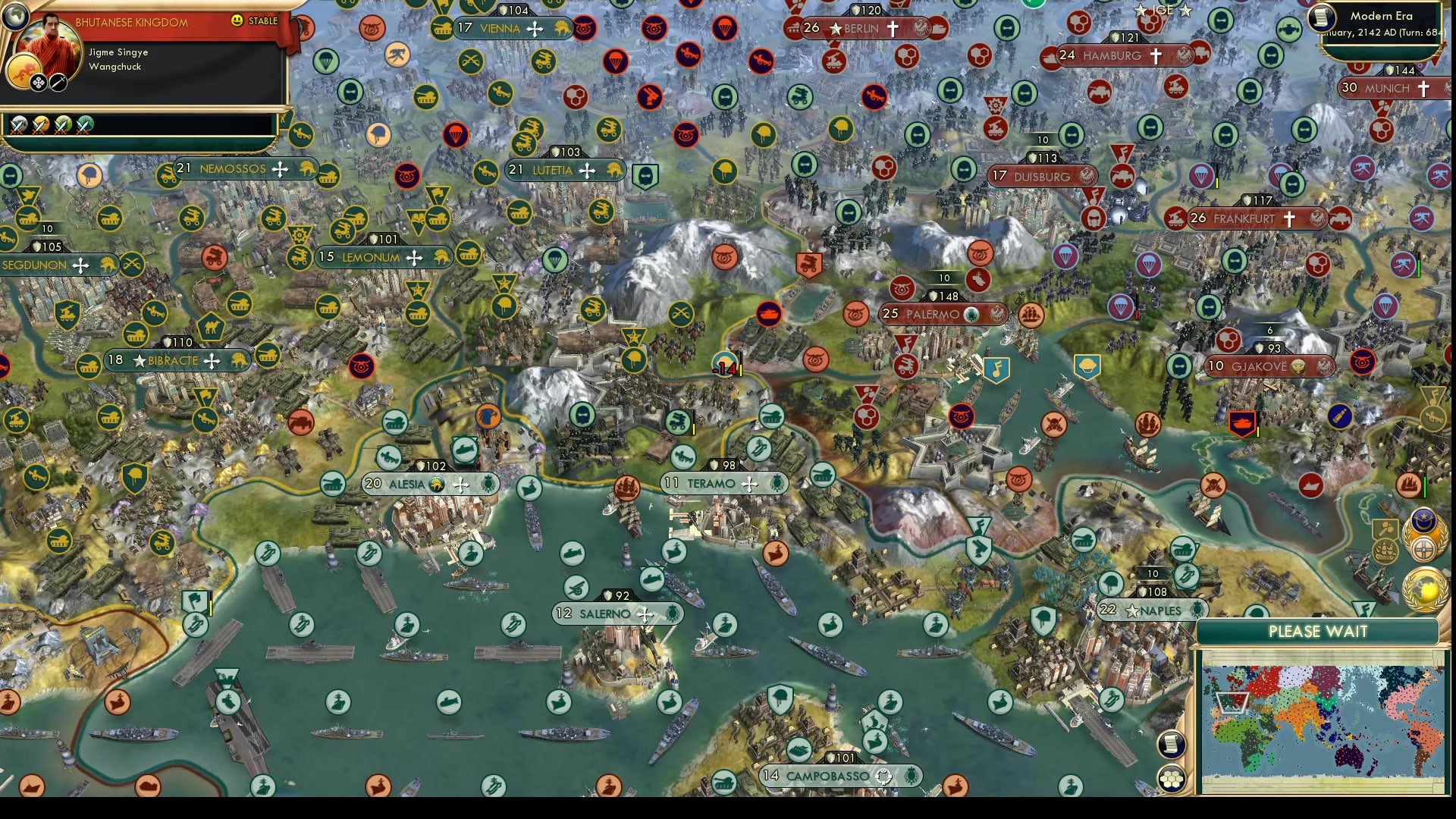
Task: Click the silver wheel medallion below the crescent notification
Action: pyautogui.click(x=1425, y=548)
